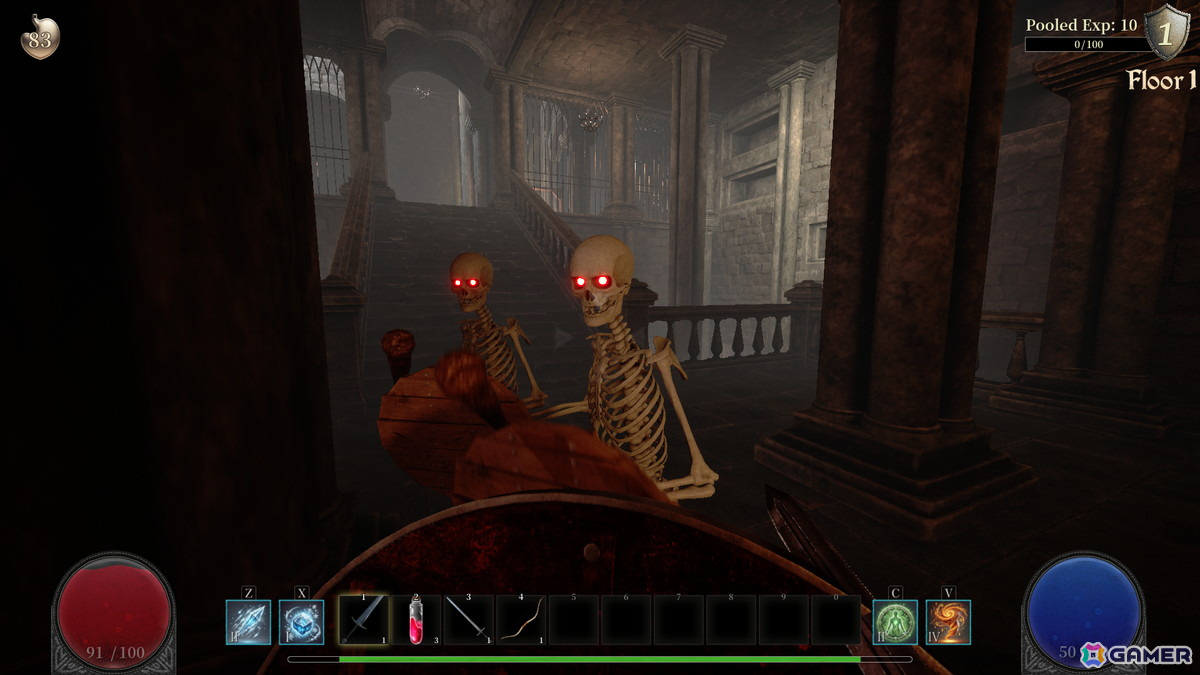Click the apple food counter icon

pyautogui.click(x=40, y=38)
